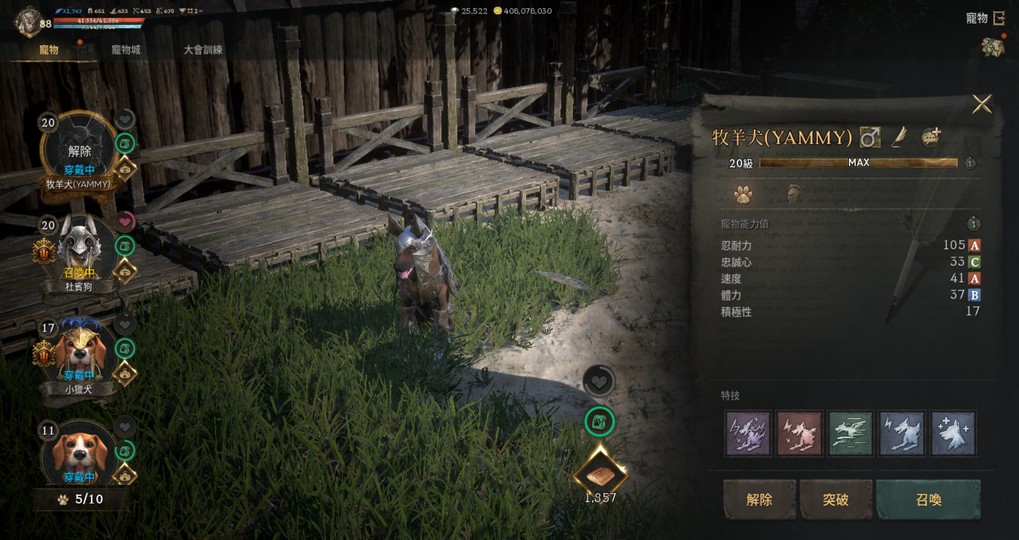View the sparkling wolf head skill

click(953, 433)
